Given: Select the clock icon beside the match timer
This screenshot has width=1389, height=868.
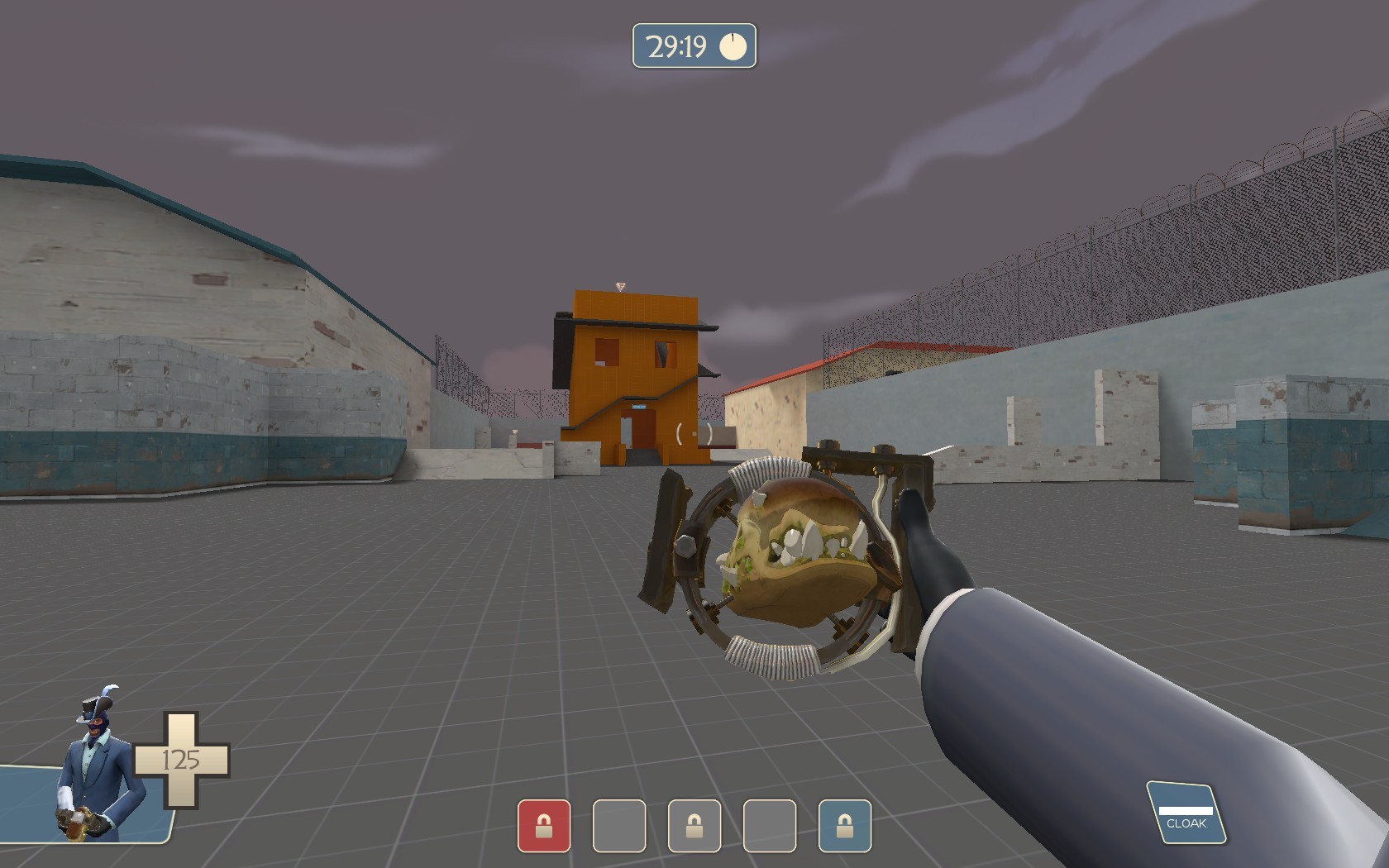Looking at the screenshot, I should [732, 47].
